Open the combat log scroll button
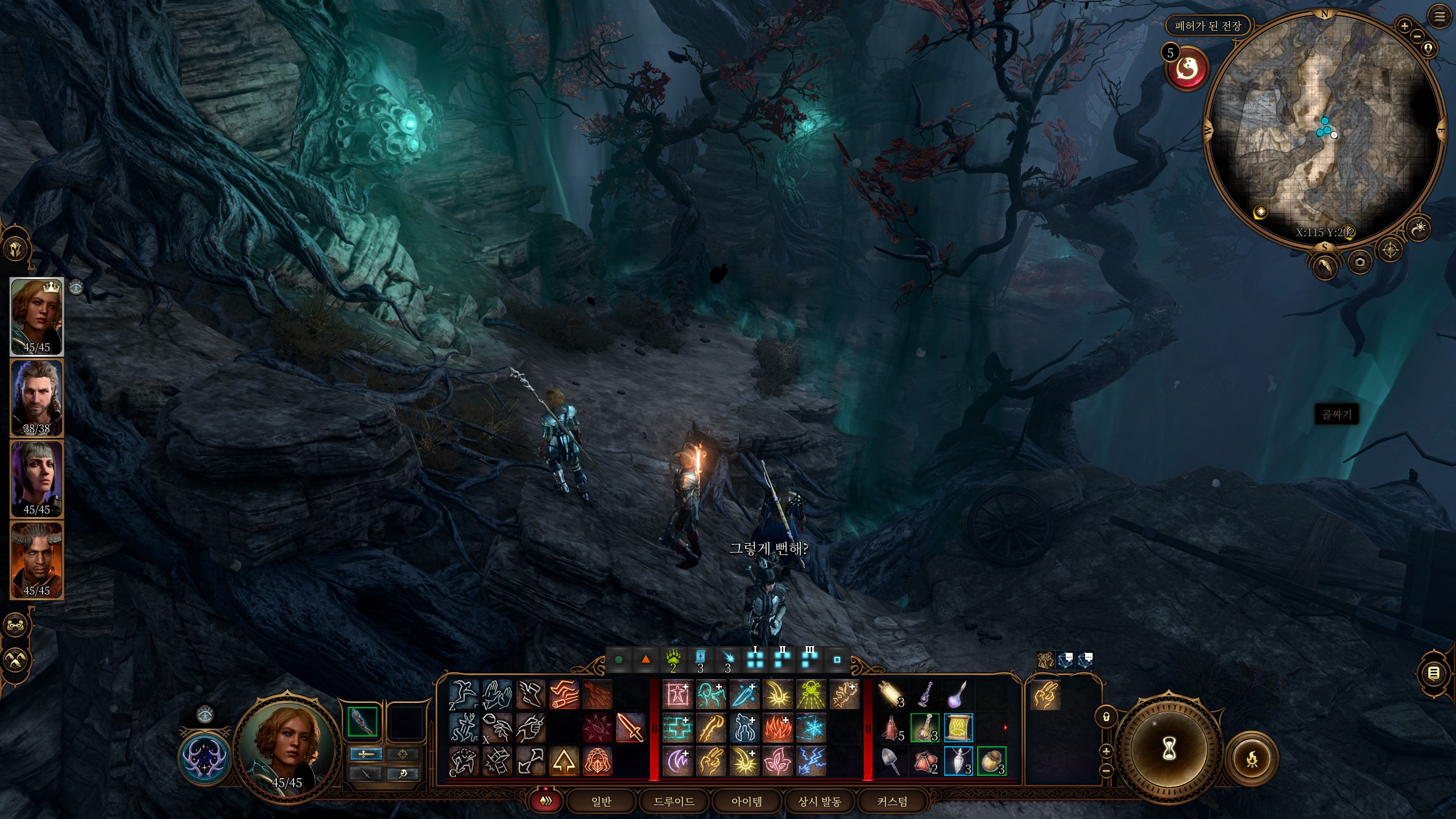Screen dimensions: 1456x819 1434,673
